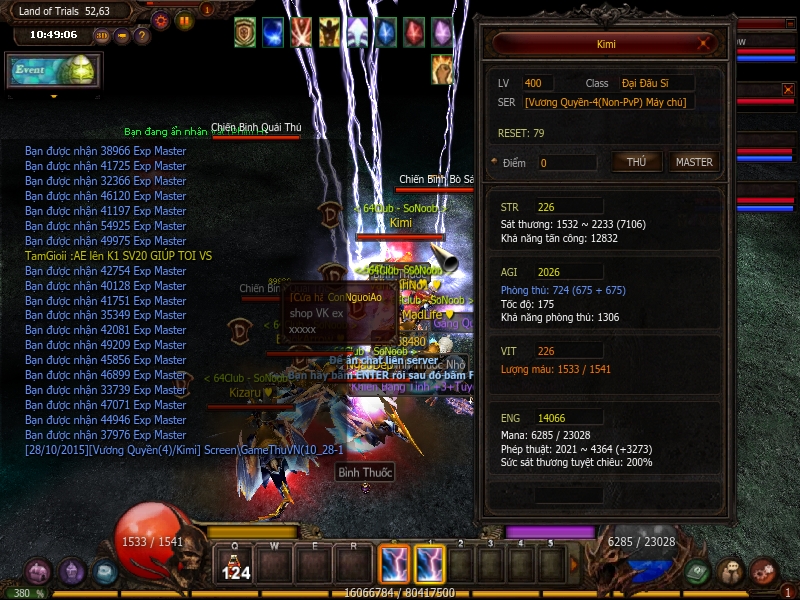Click the round green book button

[x=698, y=571]
